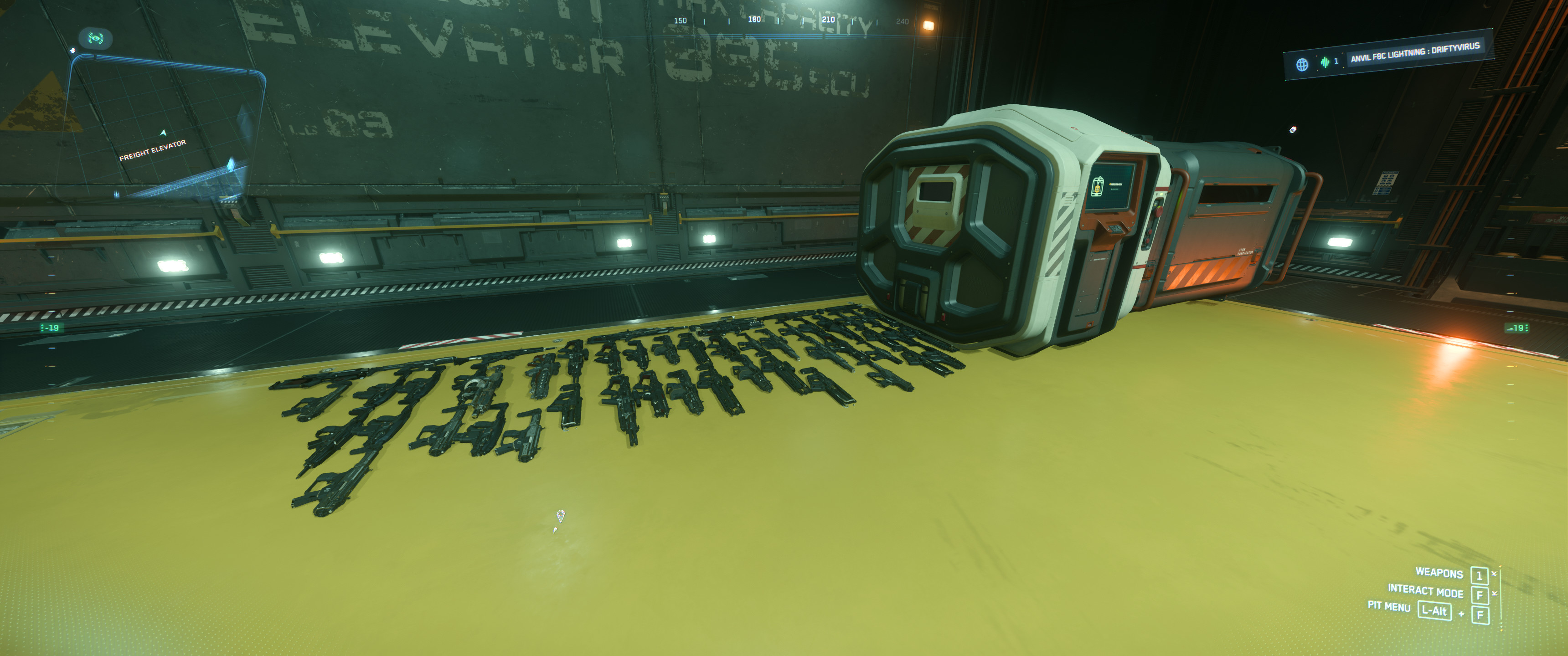Select the eye visibility icon above minimap
Viewport: 1568px width, 656px height.
96,38
